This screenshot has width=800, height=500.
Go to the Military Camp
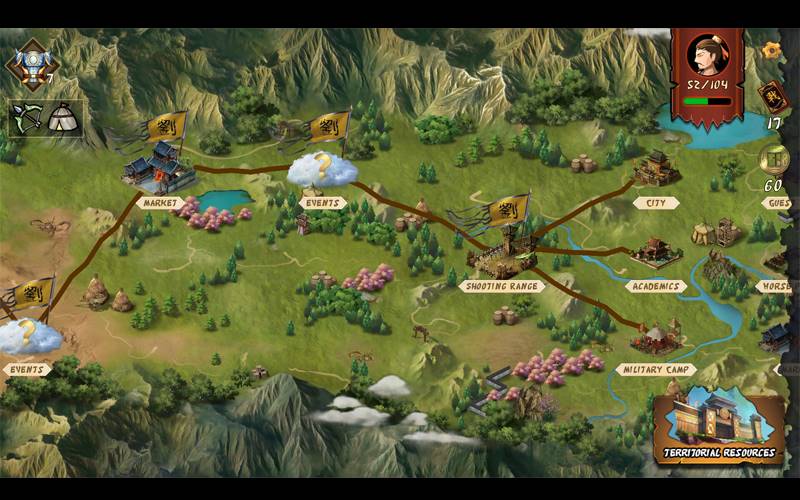(657, 340)
